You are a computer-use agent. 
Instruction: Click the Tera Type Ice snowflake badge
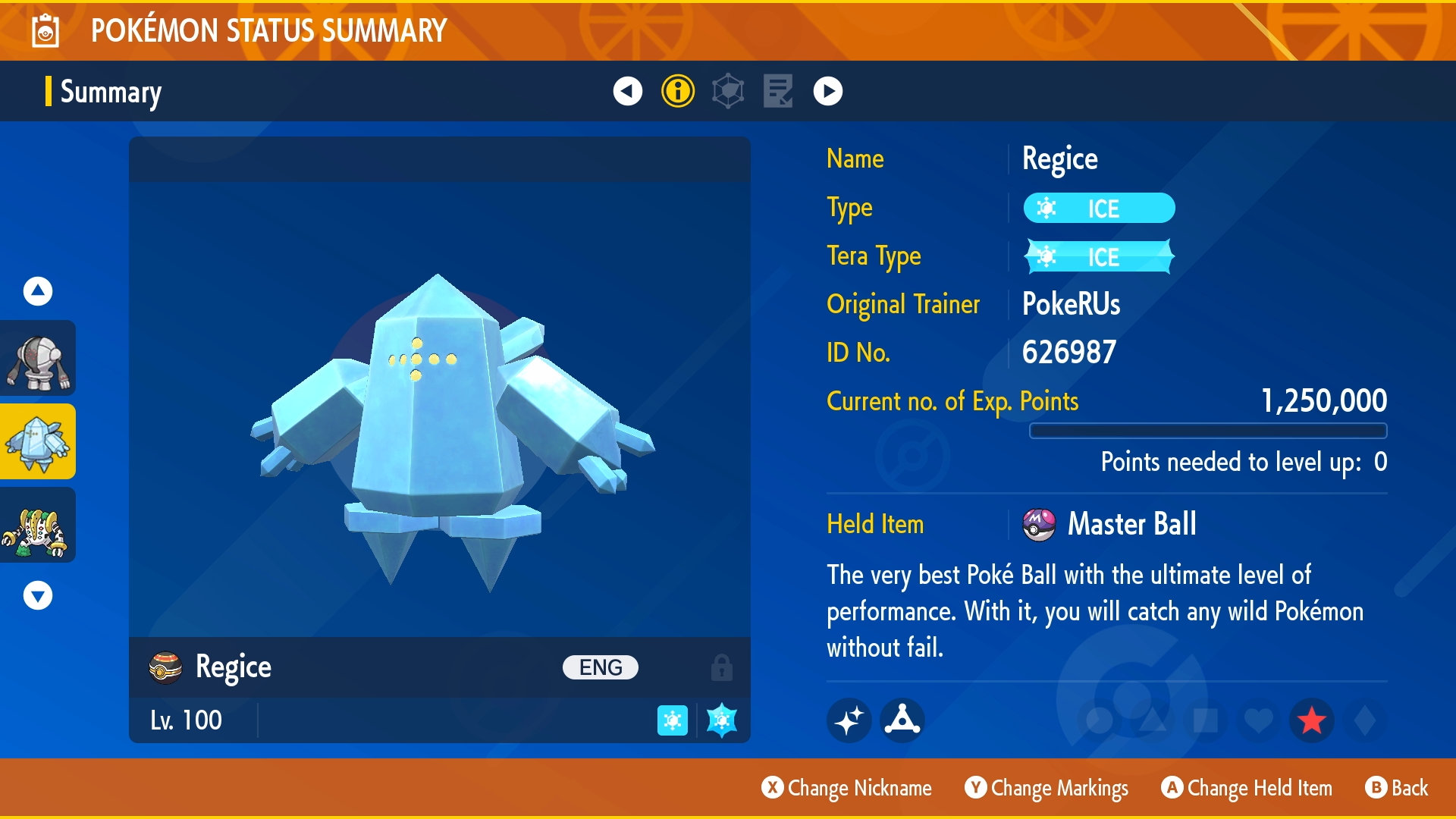coord(1099,257)
